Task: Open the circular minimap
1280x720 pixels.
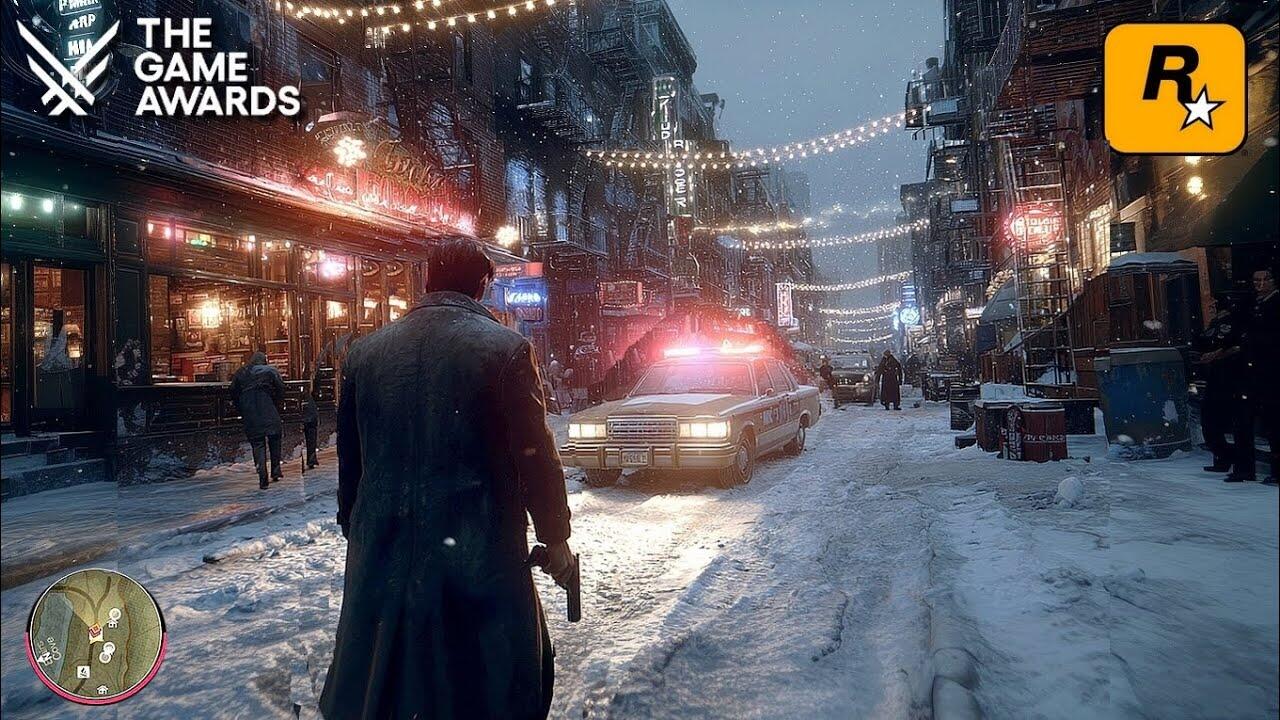Action: click(96, 634)
